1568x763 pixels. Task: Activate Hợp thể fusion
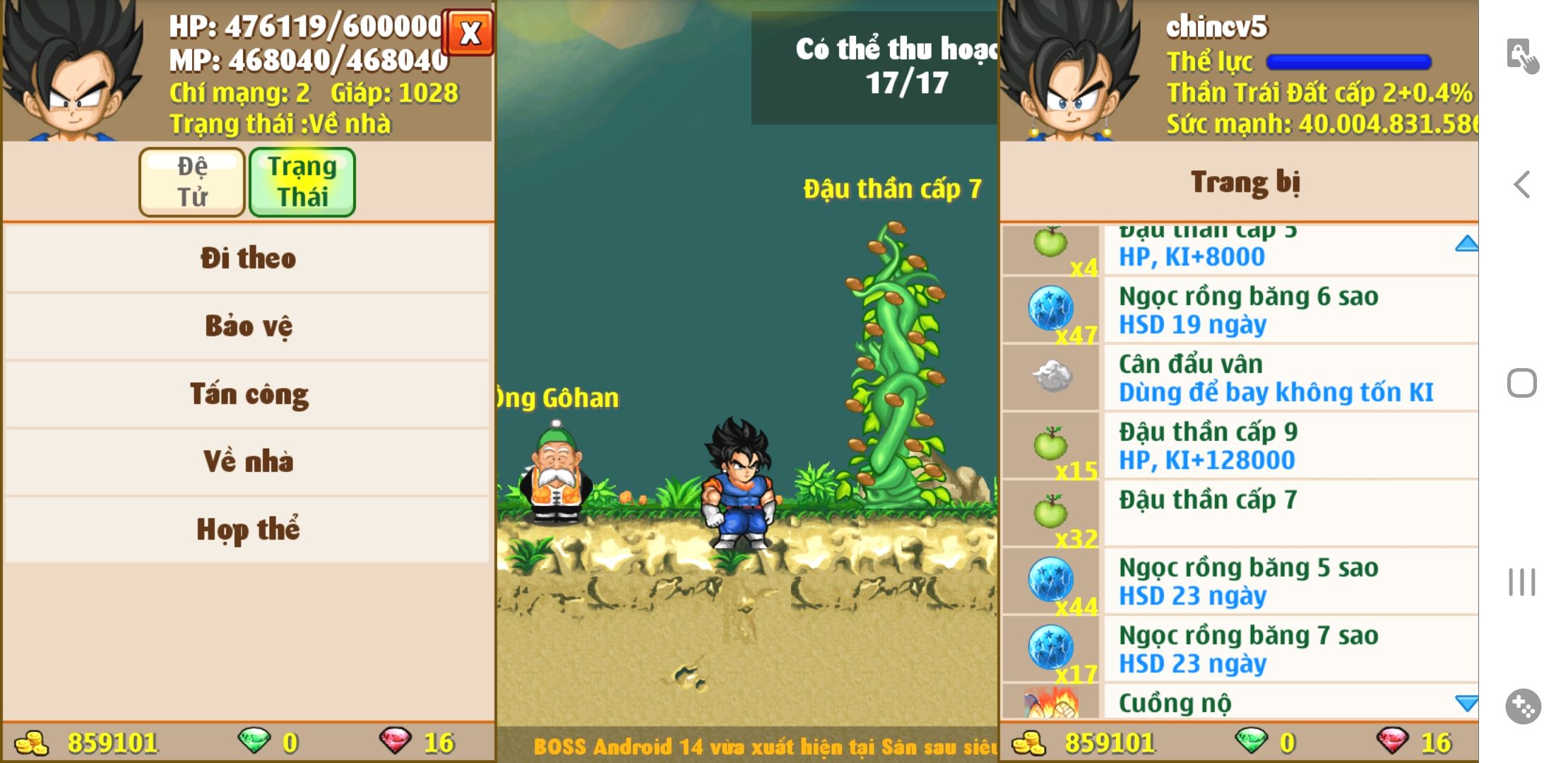tap(247, 529)
